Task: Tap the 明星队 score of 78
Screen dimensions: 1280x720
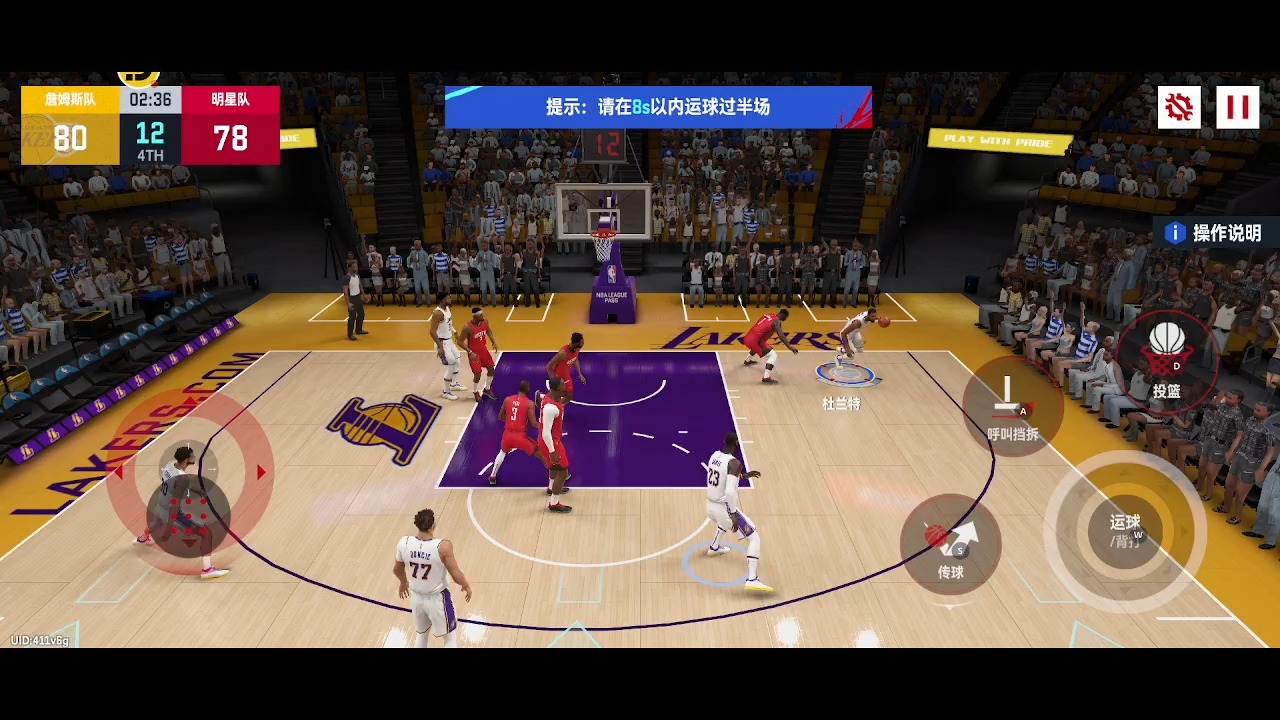Action: pyautogui.click(x=229, y=138)
